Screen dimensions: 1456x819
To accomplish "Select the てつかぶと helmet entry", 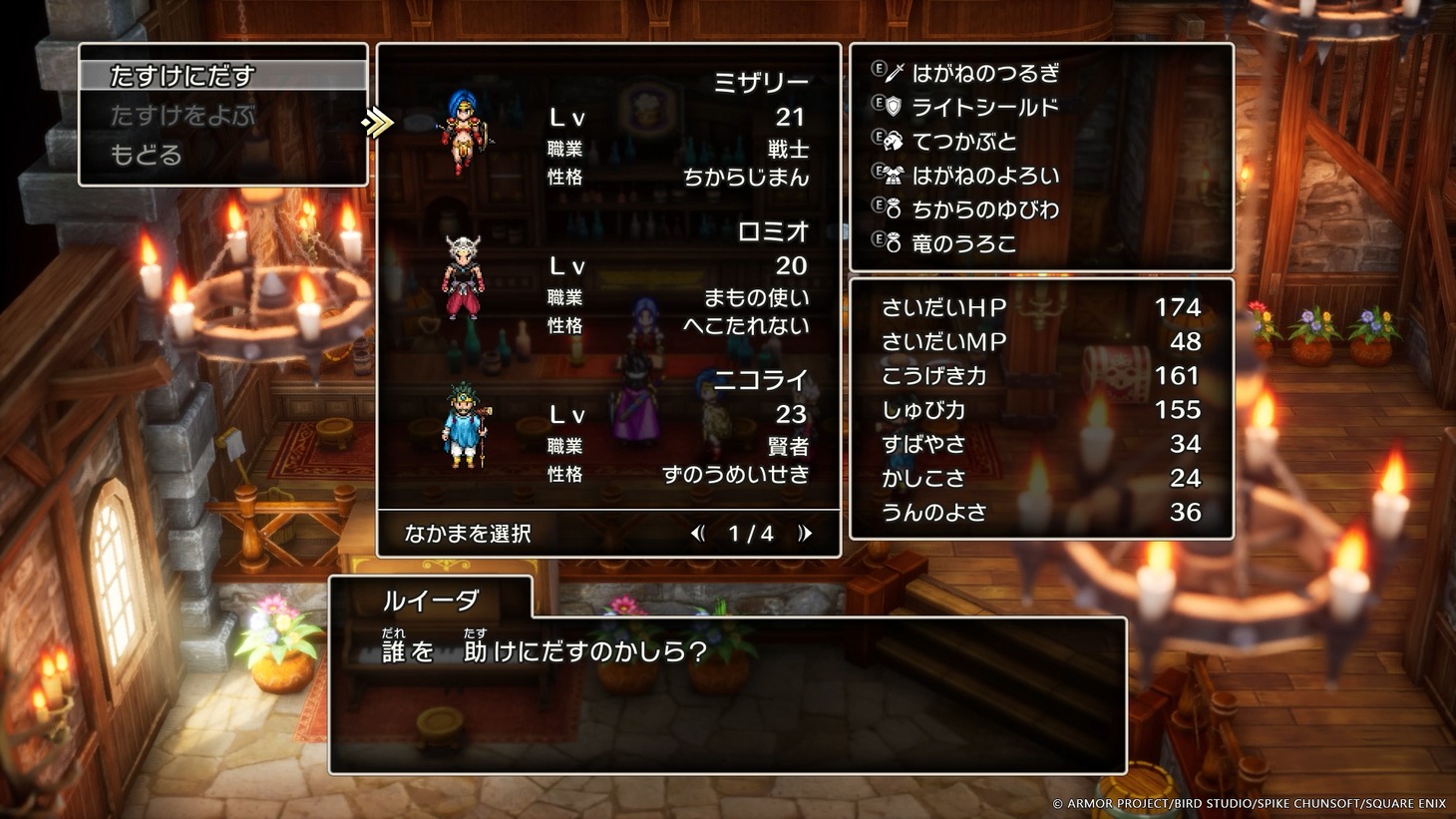I will pyautogui.click(x=964, y=142).
